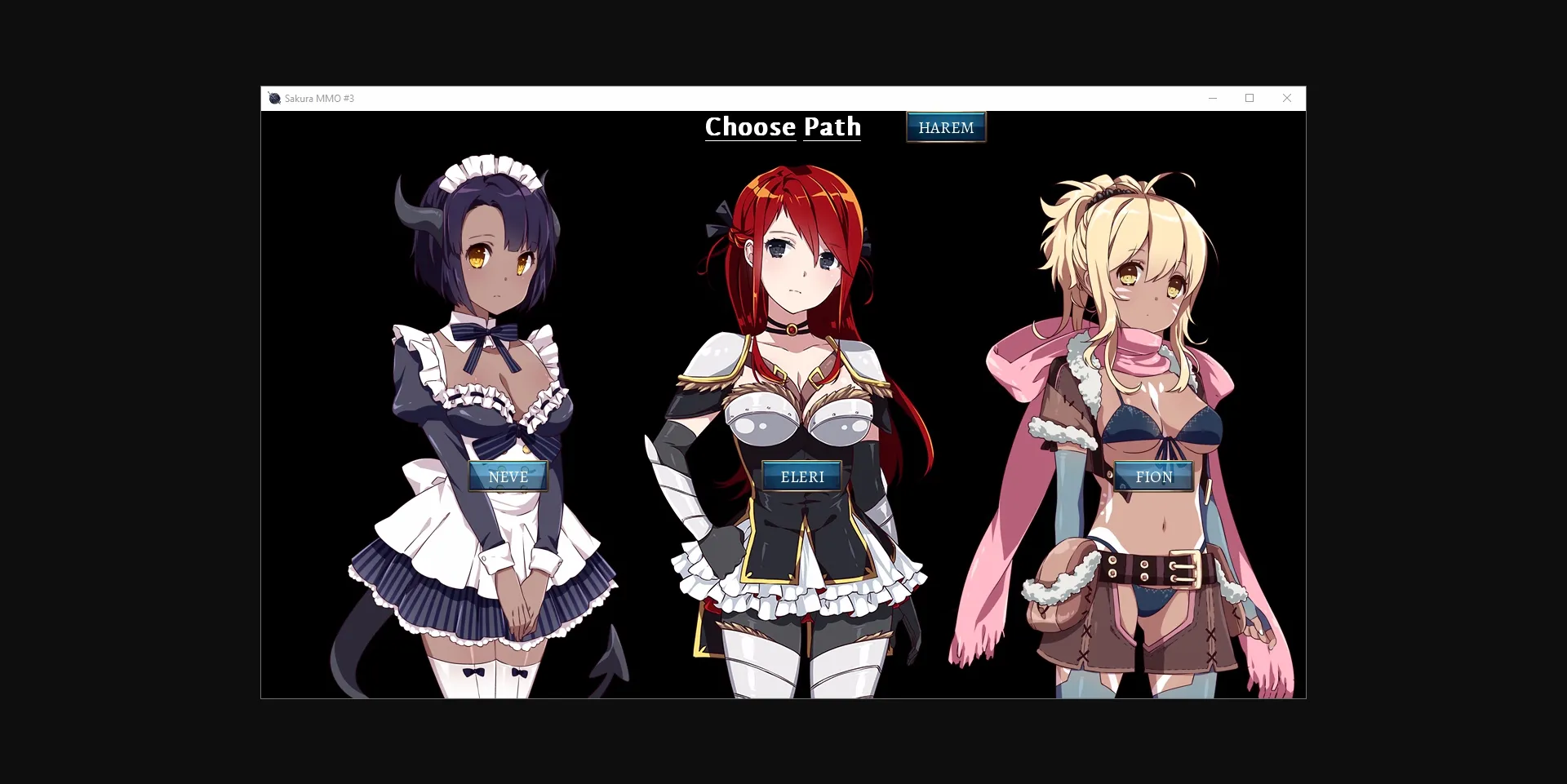Choose the FION route button

coord(1154,476)
